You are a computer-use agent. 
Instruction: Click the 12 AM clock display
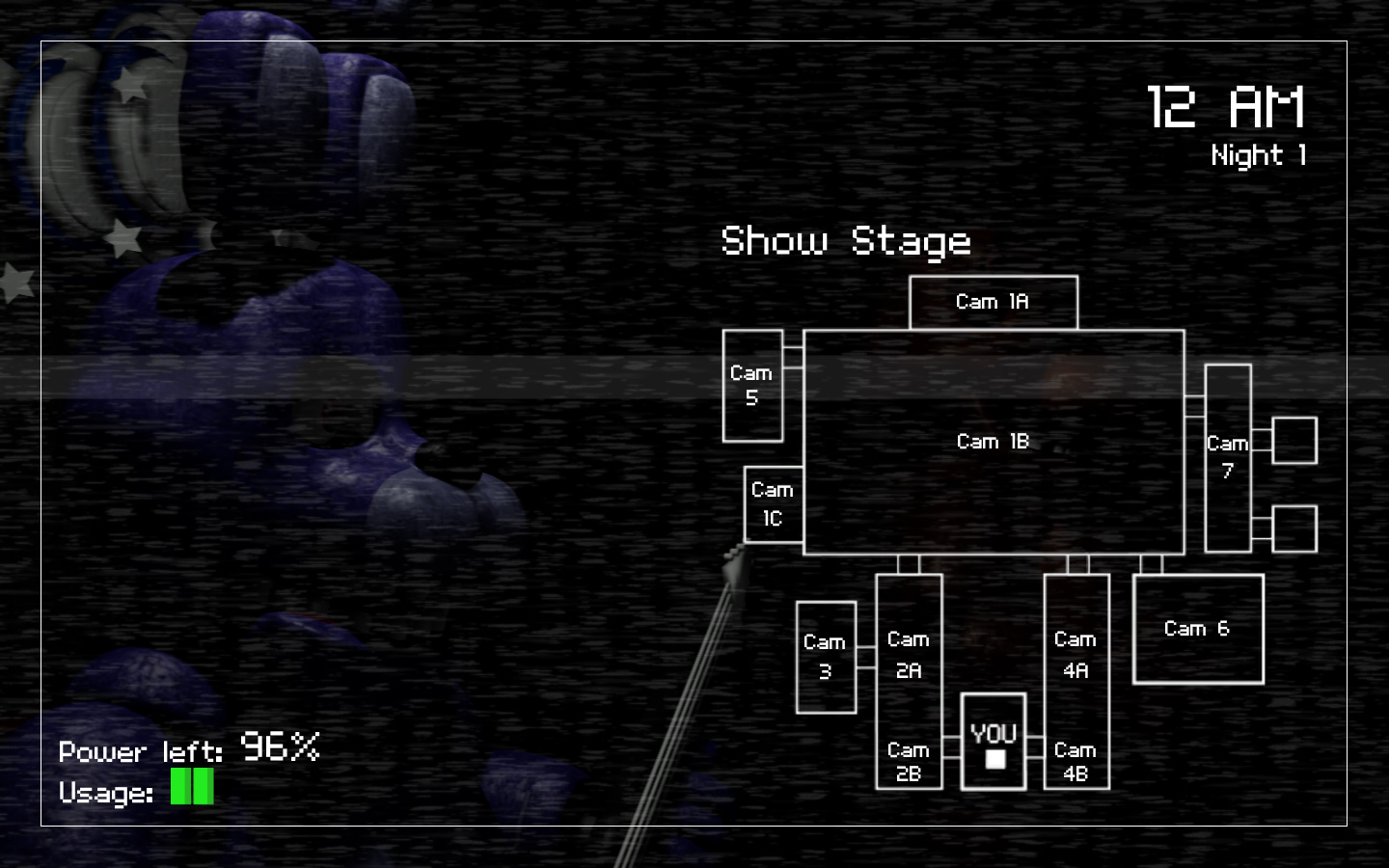(x=1226, y=106)
